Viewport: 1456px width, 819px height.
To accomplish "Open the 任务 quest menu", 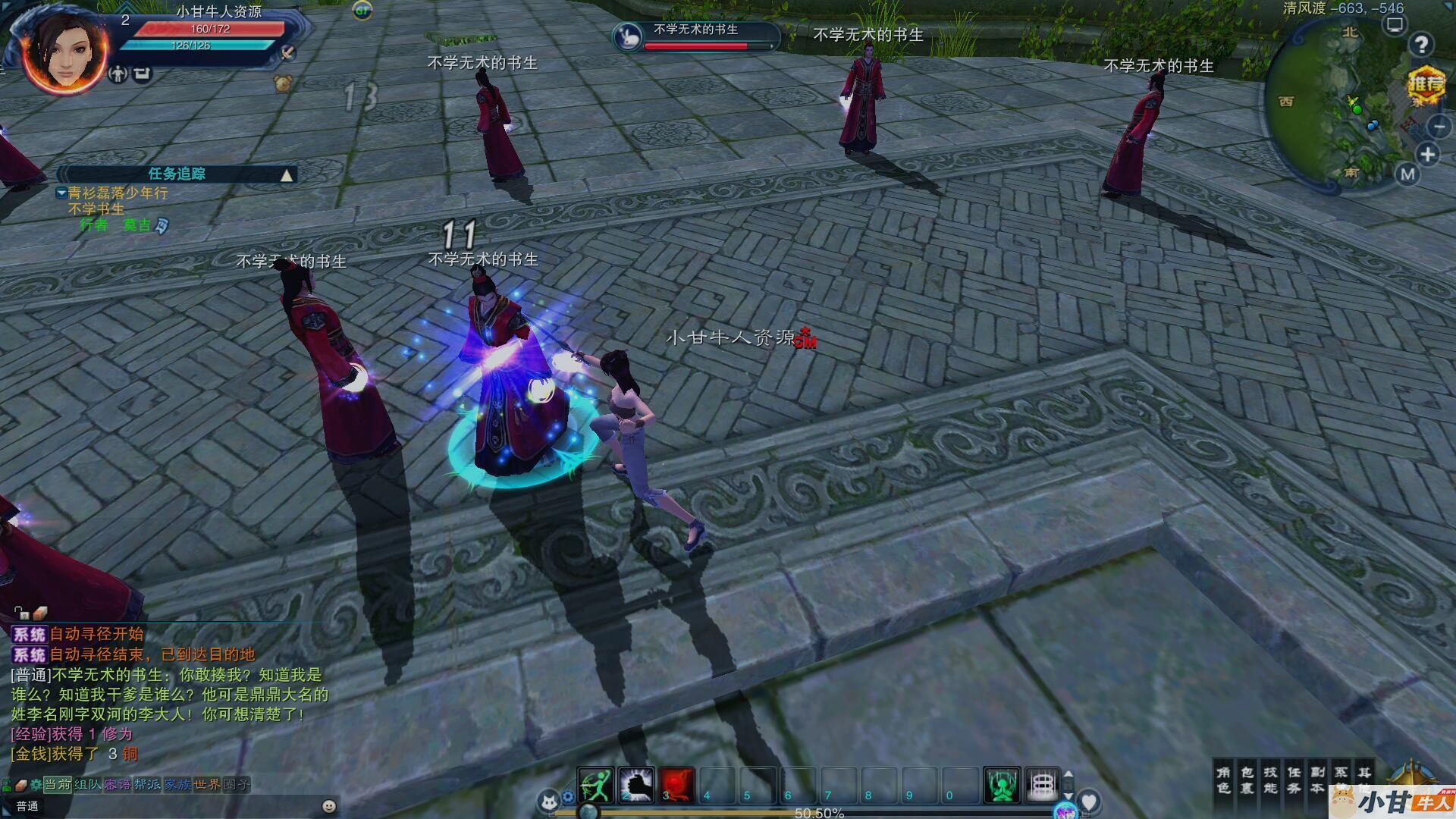I will pyautogui.click(x=1294, y=780).
